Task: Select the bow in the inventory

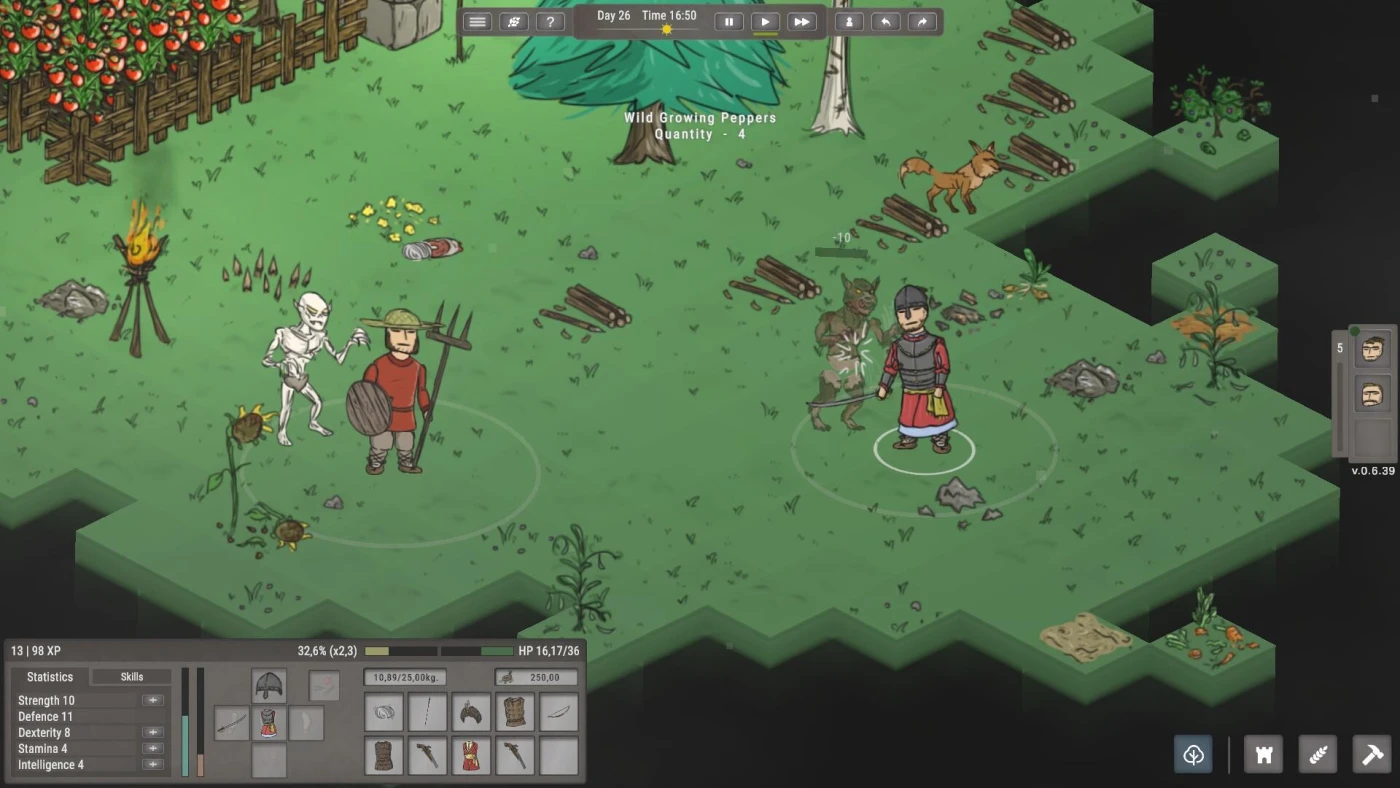Action: [559, 713]
